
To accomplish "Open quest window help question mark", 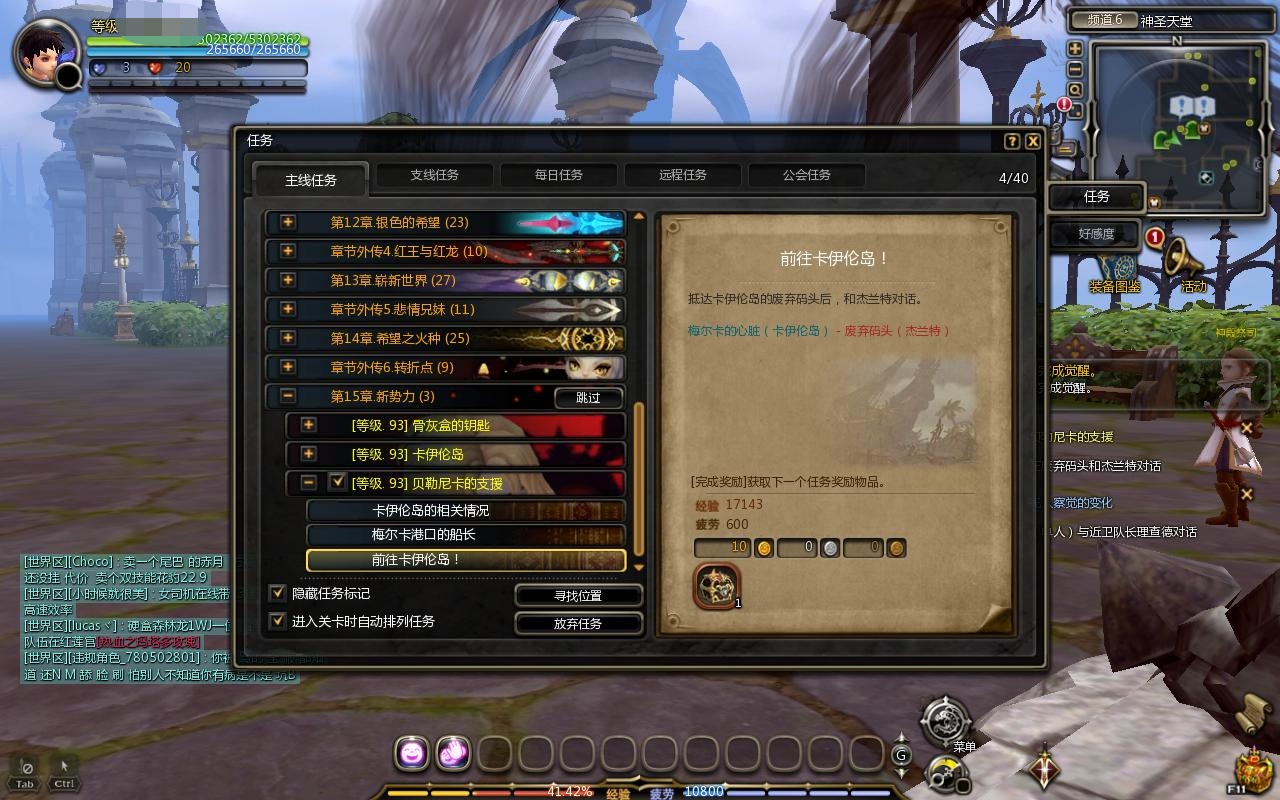I will tap(1012, 141).
